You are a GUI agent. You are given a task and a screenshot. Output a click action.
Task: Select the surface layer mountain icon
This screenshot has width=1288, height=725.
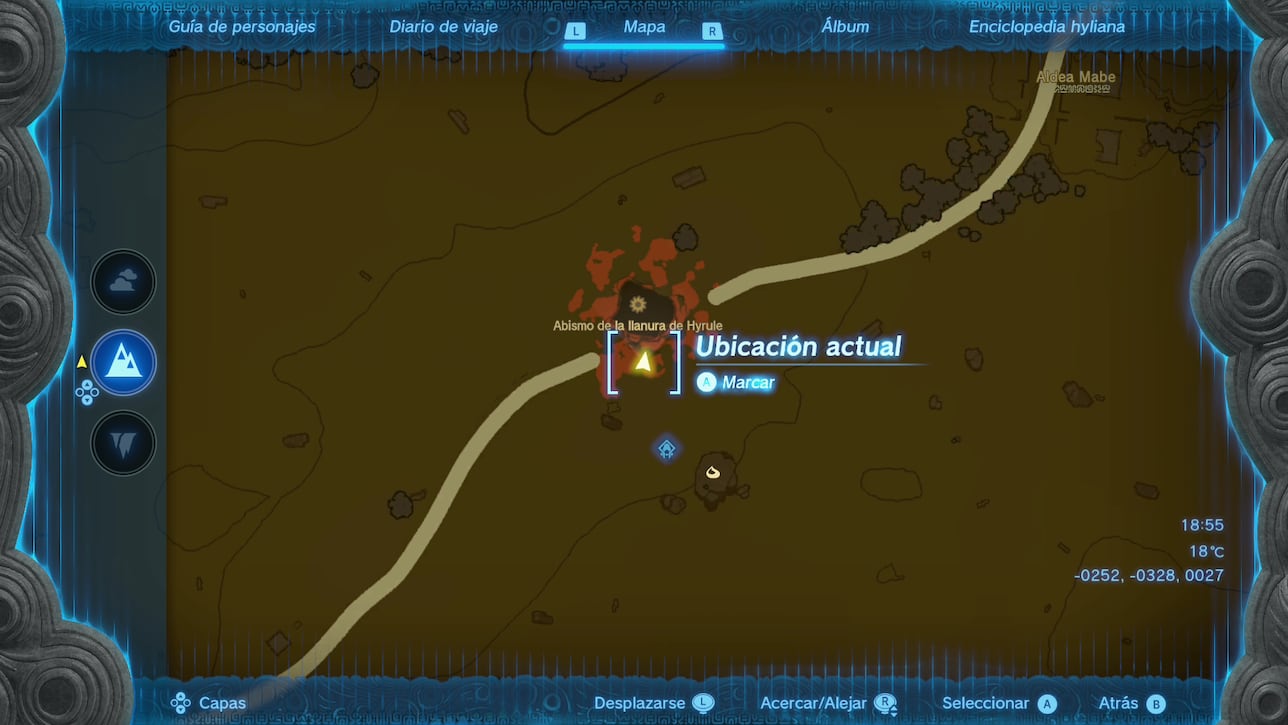click(x=122, y=362)
